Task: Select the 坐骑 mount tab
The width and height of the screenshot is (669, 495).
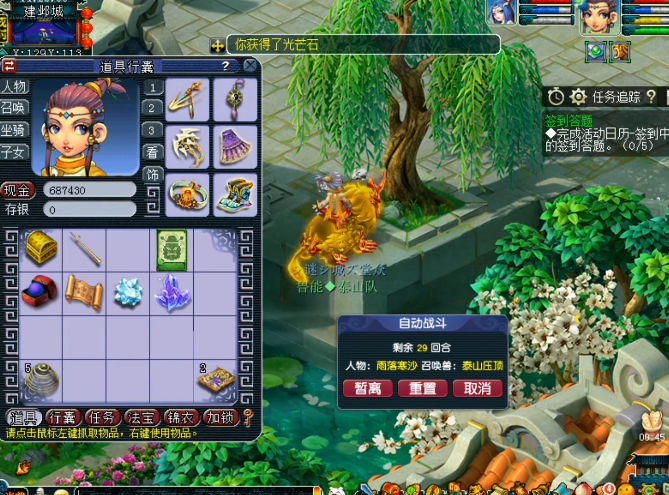Action: point(13,130)
